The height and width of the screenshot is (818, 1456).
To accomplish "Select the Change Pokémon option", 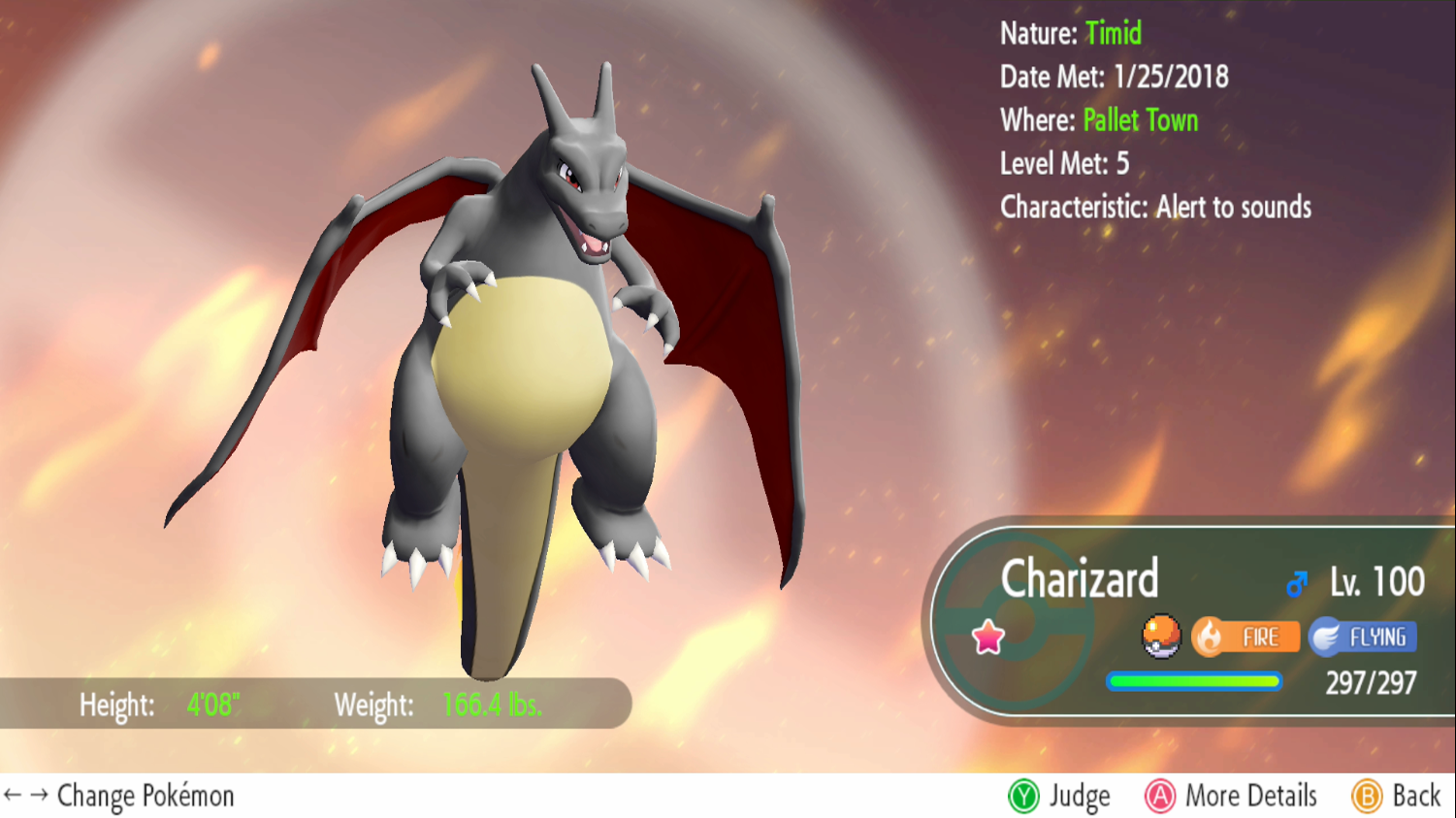I will coord(119,797).
